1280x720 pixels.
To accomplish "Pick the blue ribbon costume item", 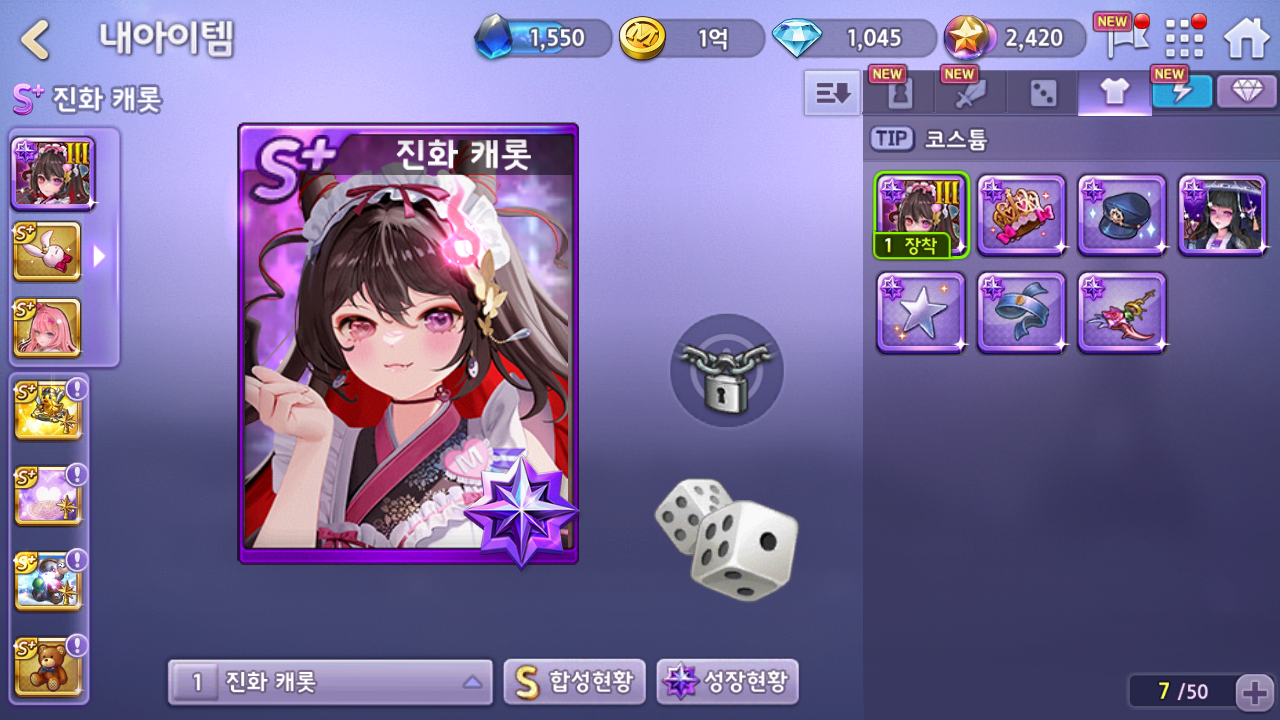I will 1021,312.
